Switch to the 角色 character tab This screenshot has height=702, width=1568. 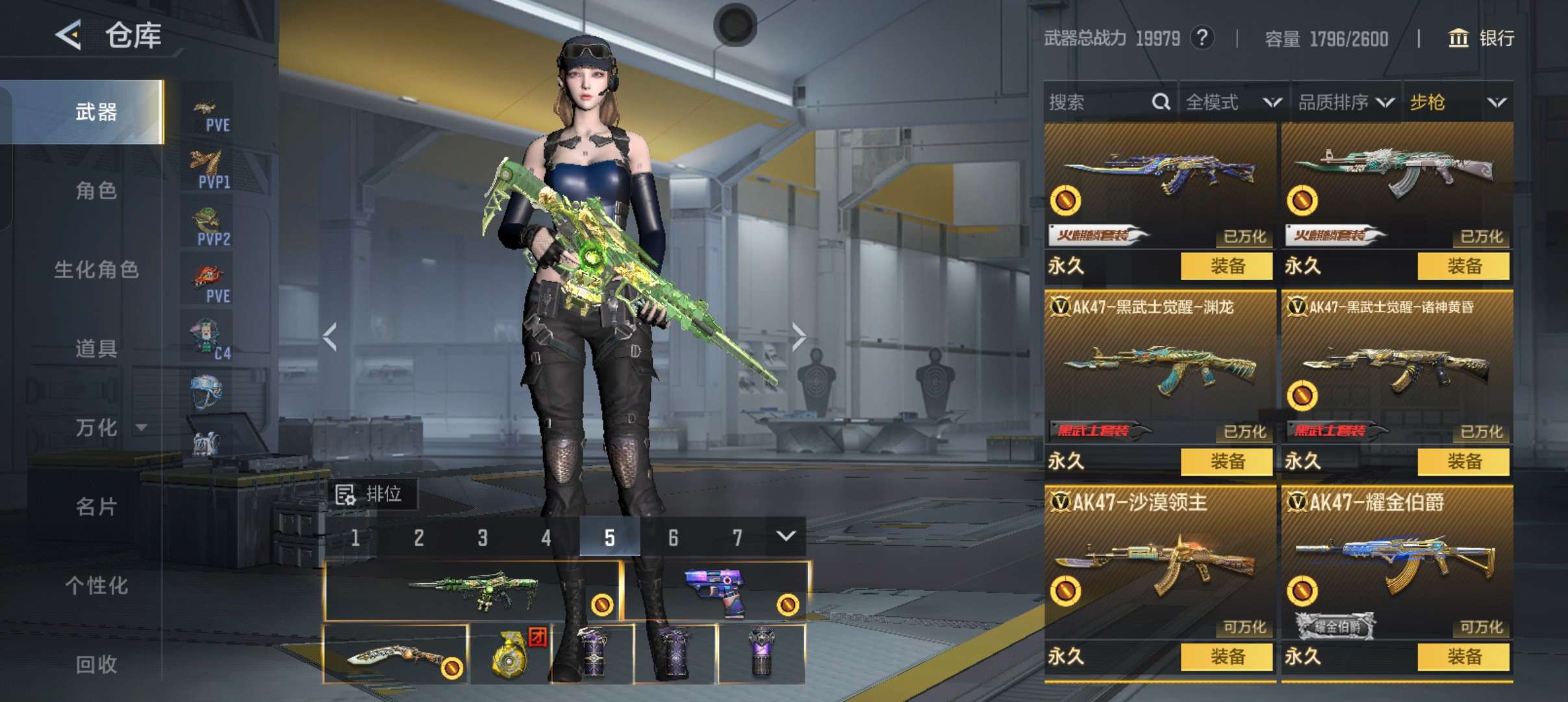tap(96, 190)
